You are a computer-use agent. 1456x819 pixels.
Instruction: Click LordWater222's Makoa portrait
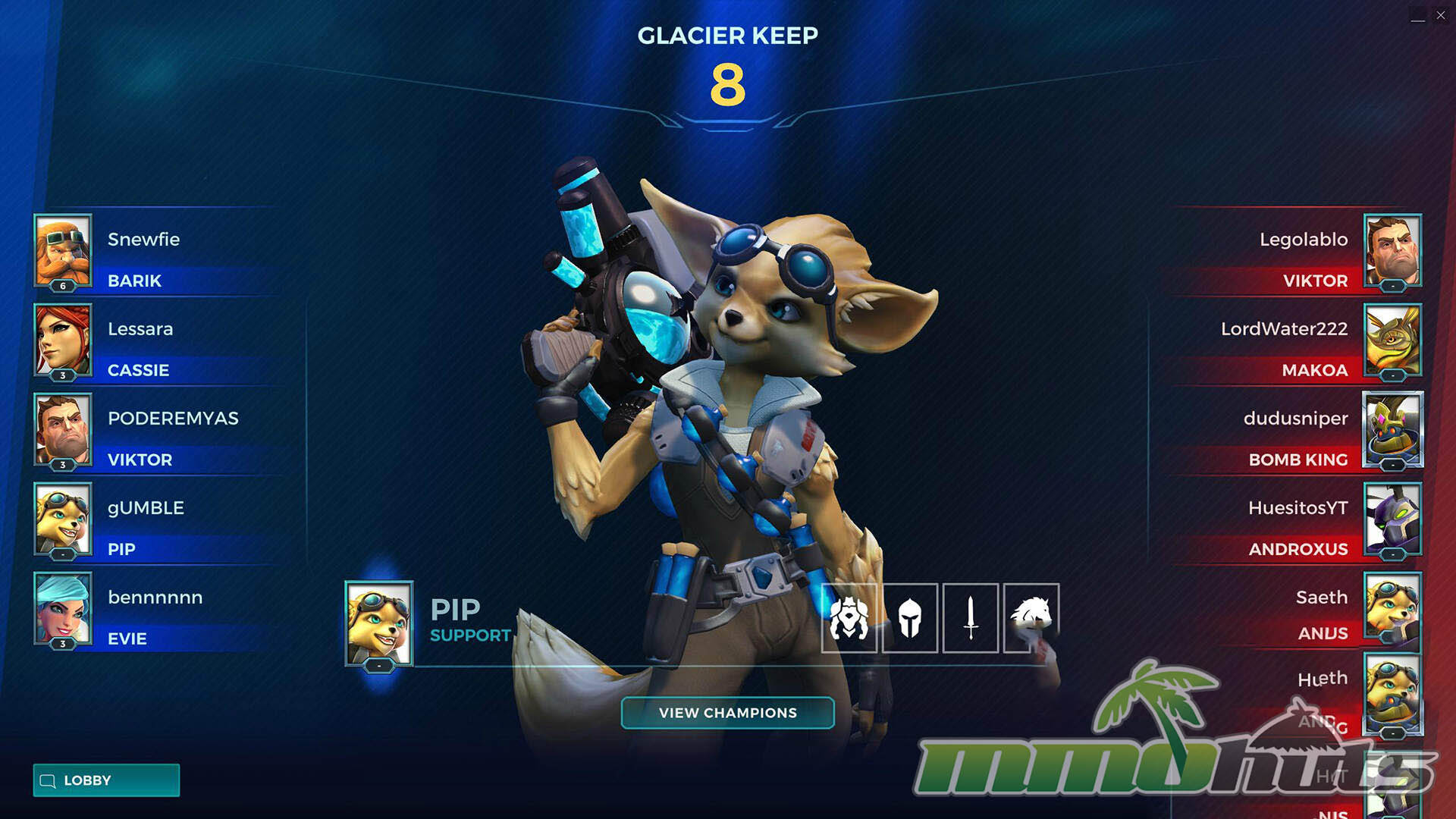pyautogui.click(x=1392, y=340)
